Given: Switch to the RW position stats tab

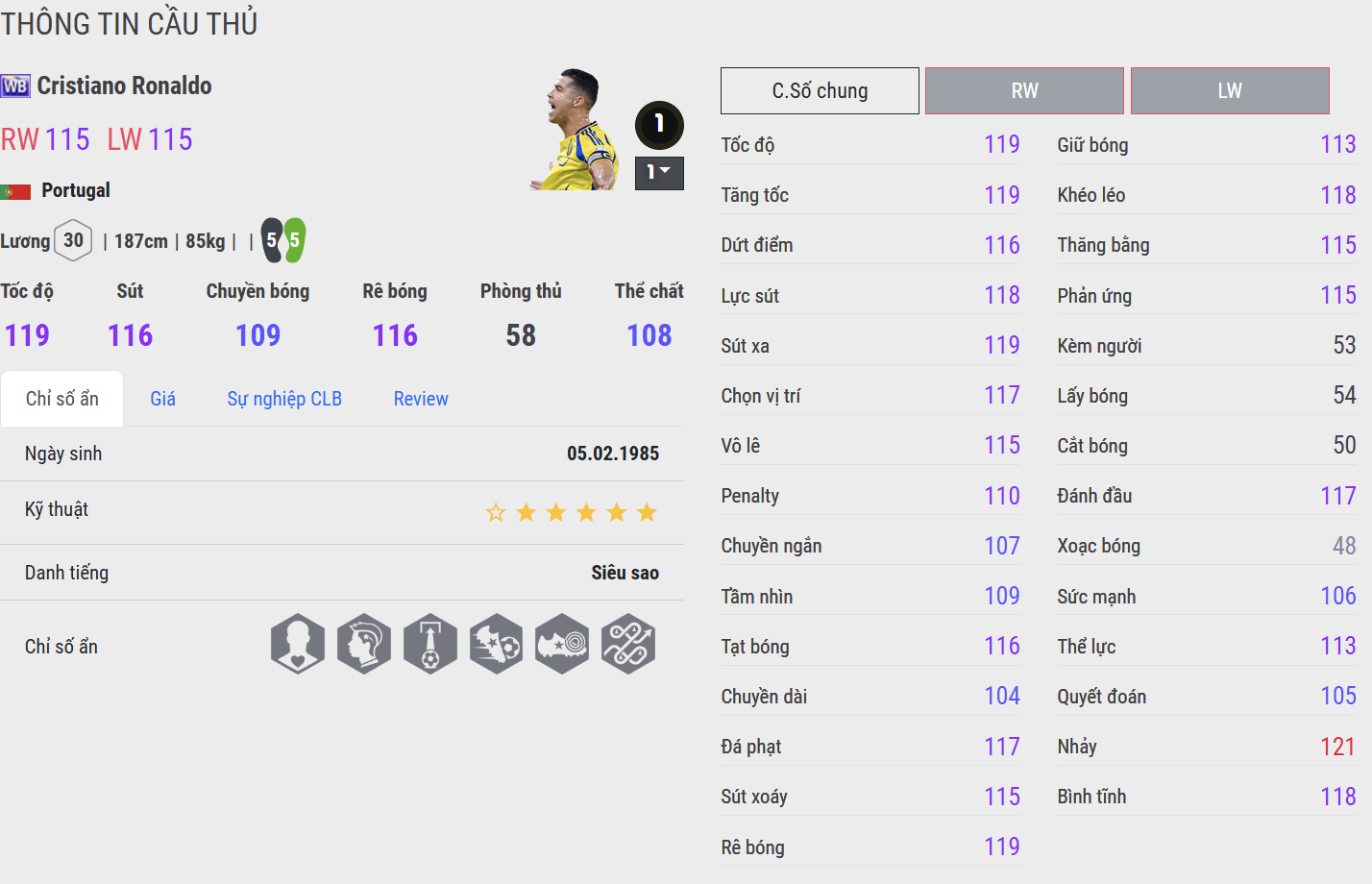Looking at the screenshot, I should [1024, 91].
